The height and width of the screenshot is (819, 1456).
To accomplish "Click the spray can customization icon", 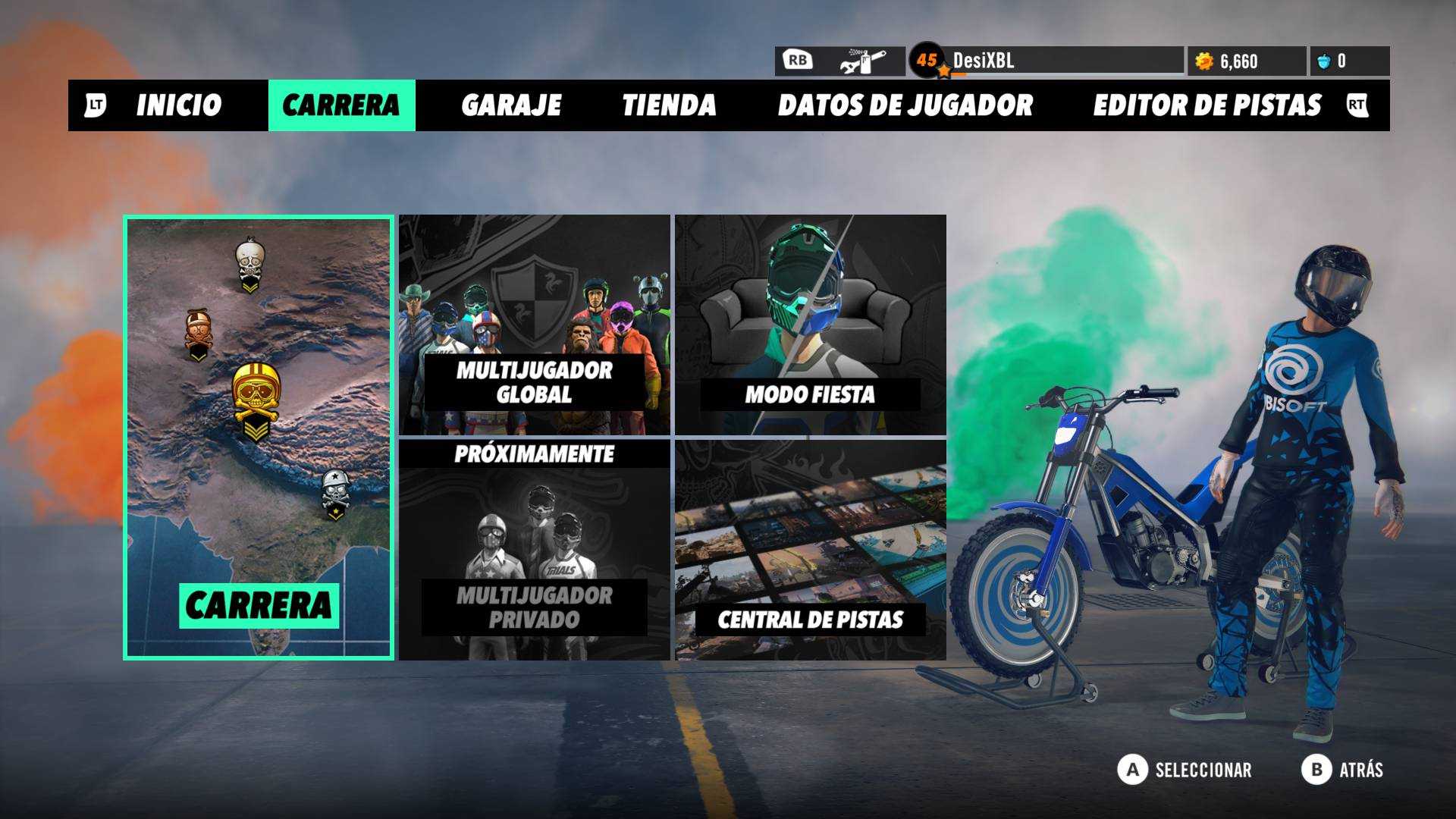I will click(x=863, y=61).
